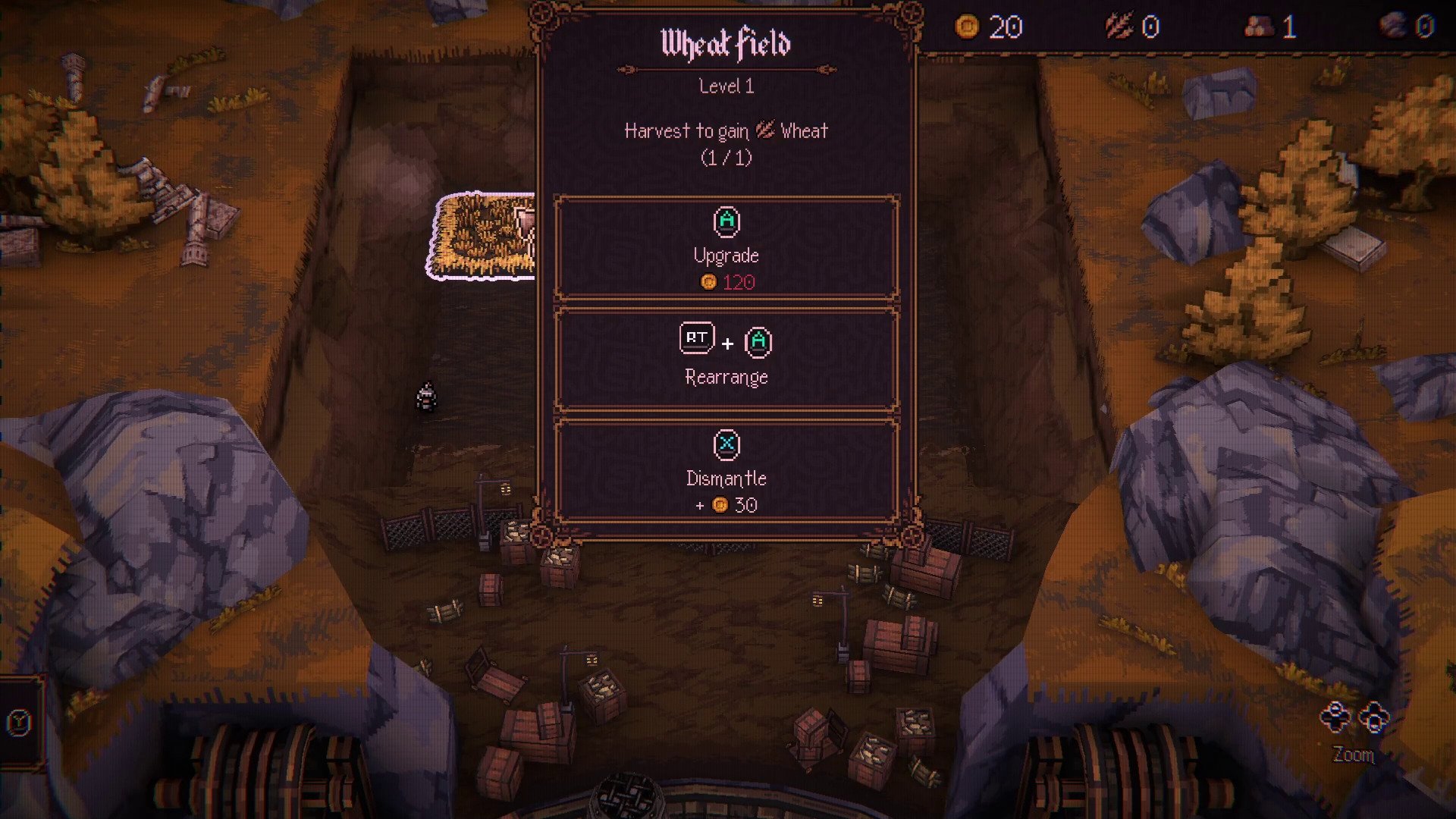Choose the Upgrade option for Wheat Field
This screenshot has width=1456, height=819.
(726, 248)
